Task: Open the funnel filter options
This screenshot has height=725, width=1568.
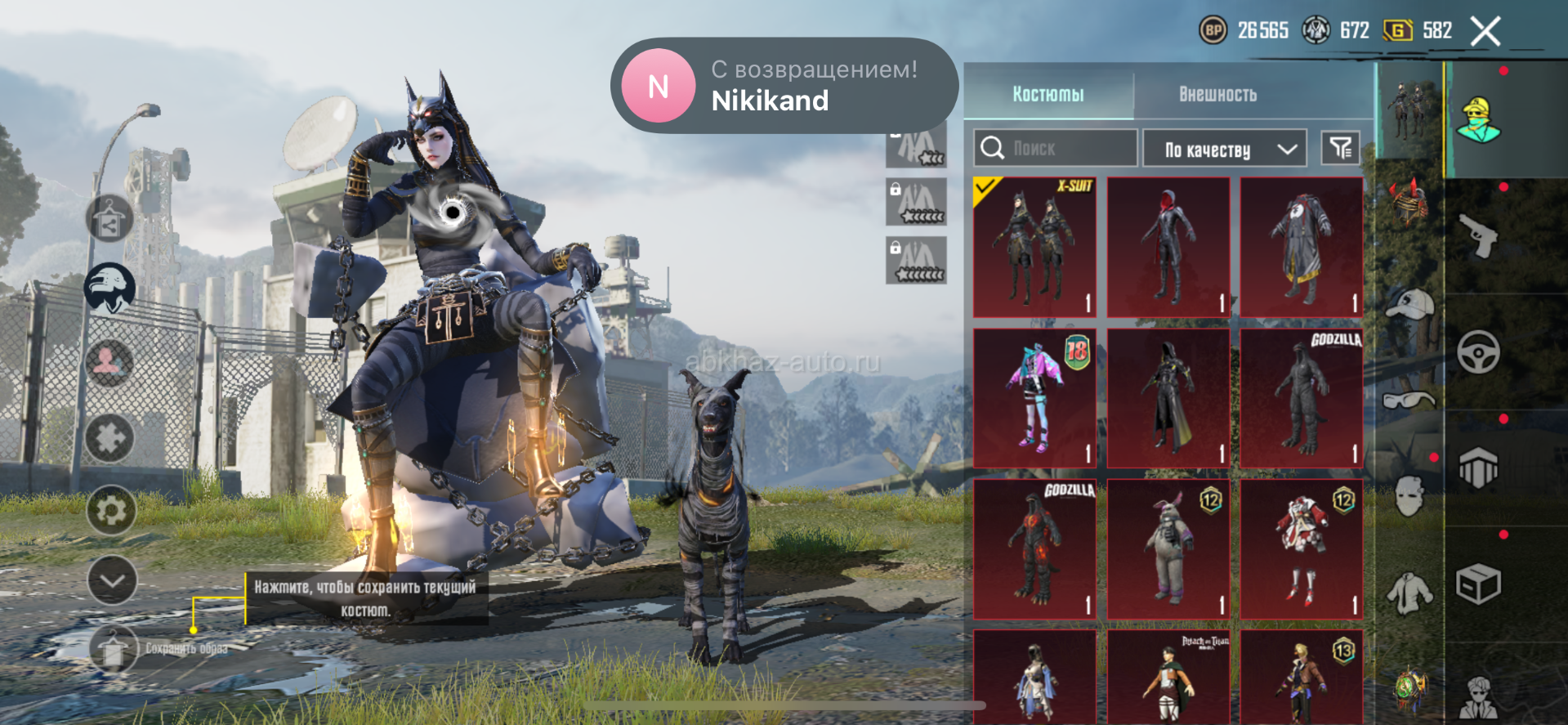Action: click(x=1340, y=148)
